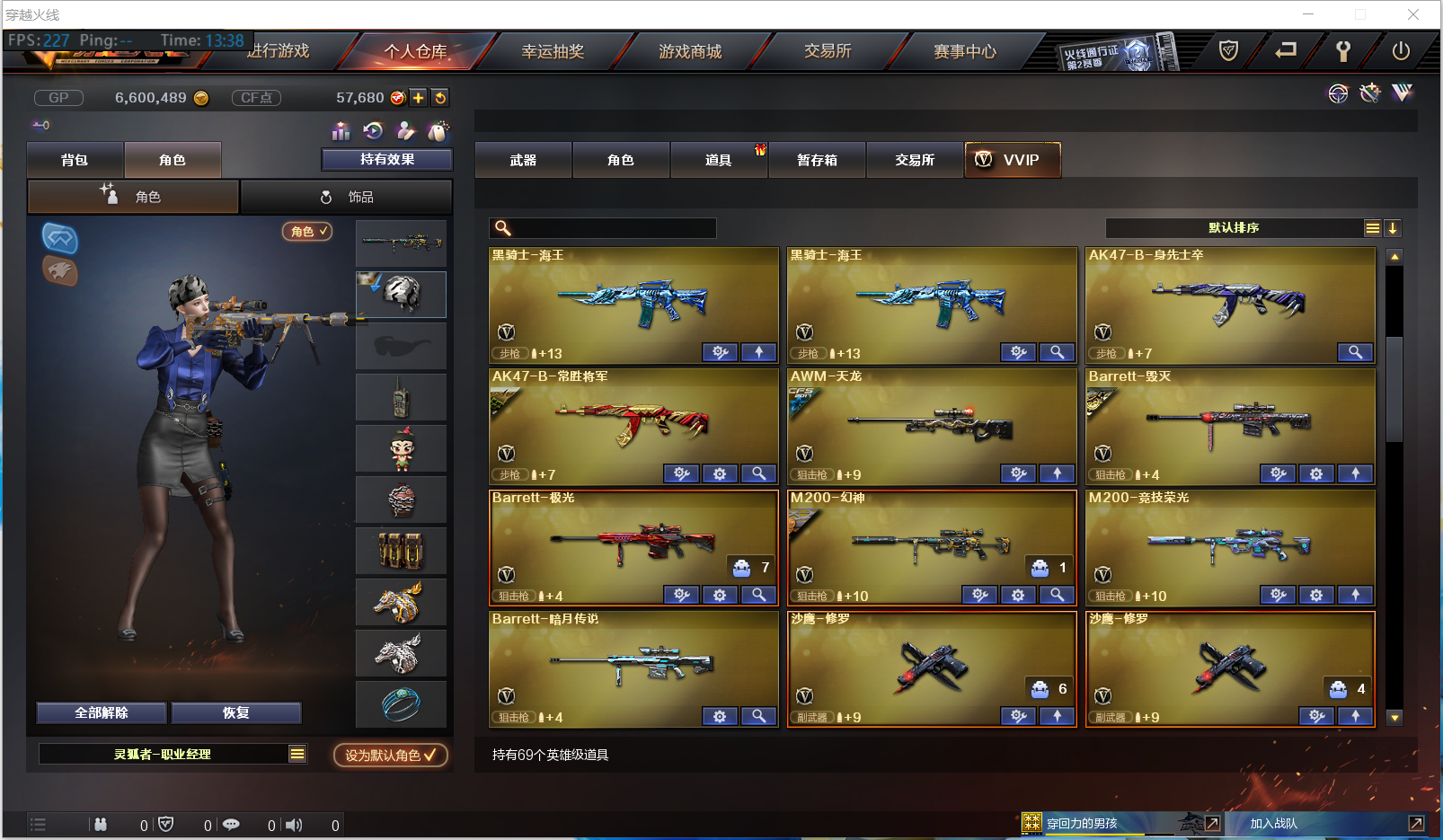
Task: Click 设为默认角色 checkbox to set default character
Action: coord(390,755)
